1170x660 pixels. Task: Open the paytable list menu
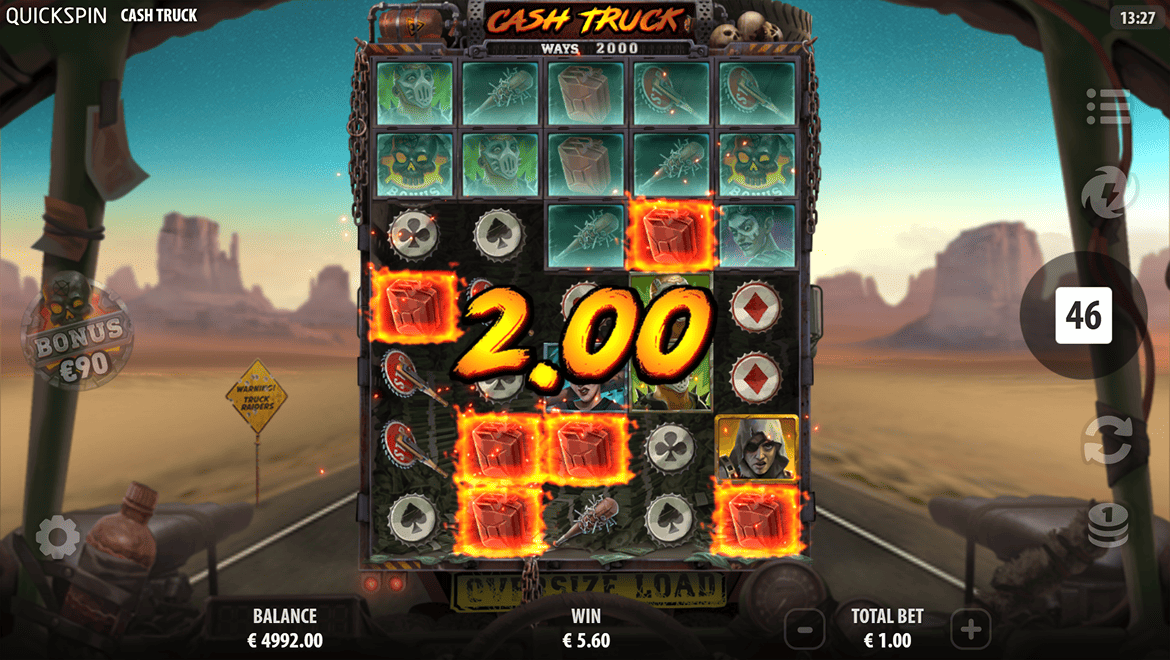(1107, 107)
